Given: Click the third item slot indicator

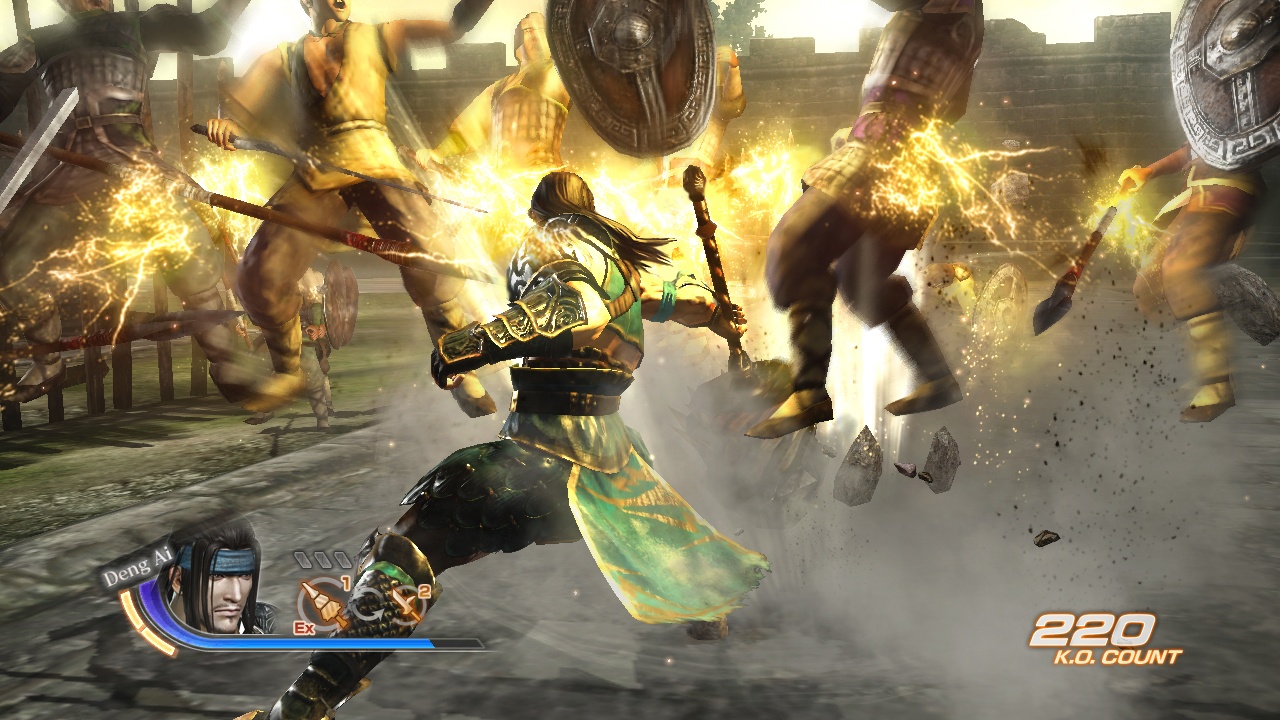Looking at the screenshot, I should [x=342, y=559].
